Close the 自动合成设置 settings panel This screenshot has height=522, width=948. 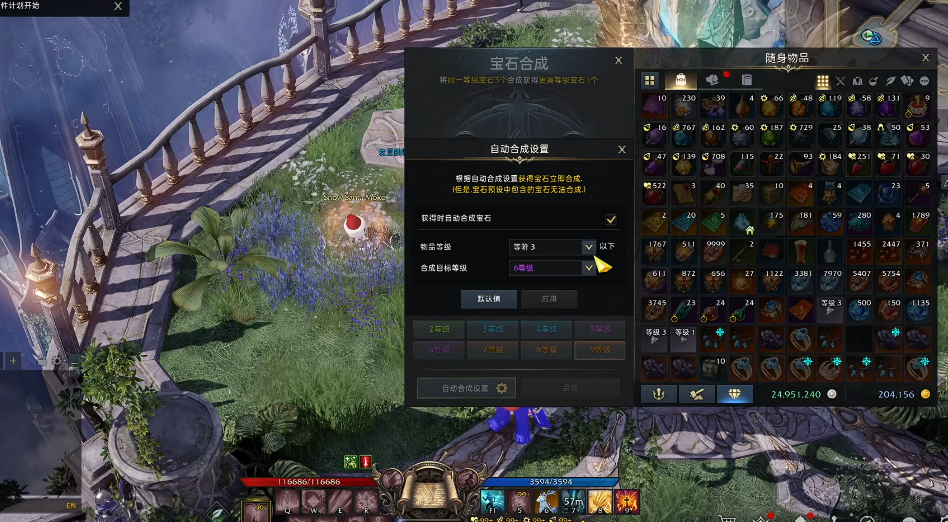(621, 149)
